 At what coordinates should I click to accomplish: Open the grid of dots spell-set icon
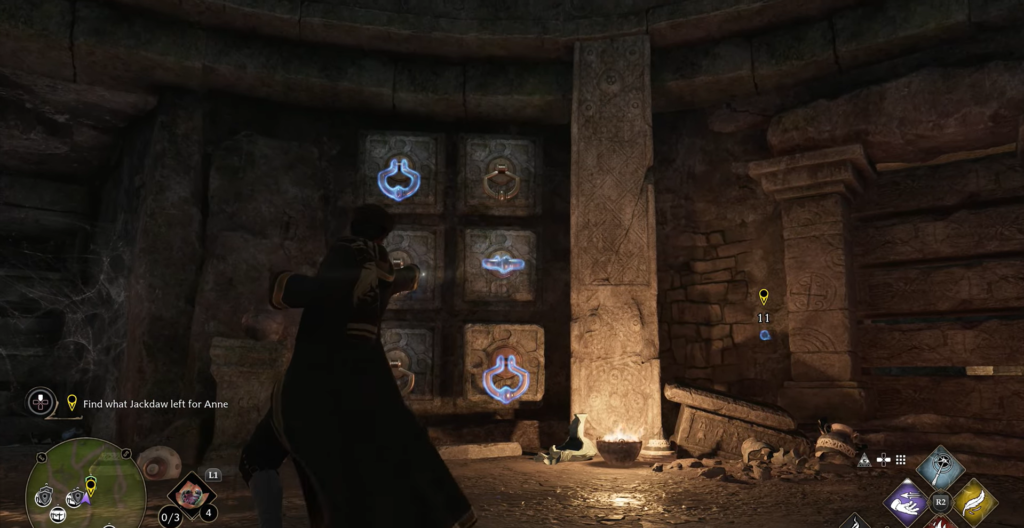900,459
